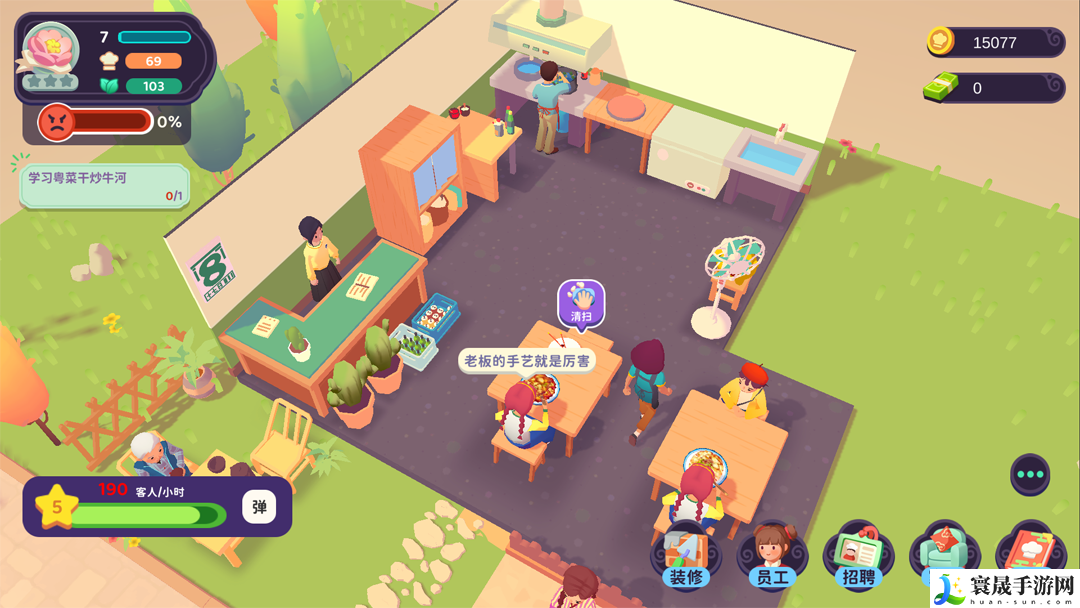Tap the green cash balance
This screenshot has width=1080, height=608.
tap(993, 88)
